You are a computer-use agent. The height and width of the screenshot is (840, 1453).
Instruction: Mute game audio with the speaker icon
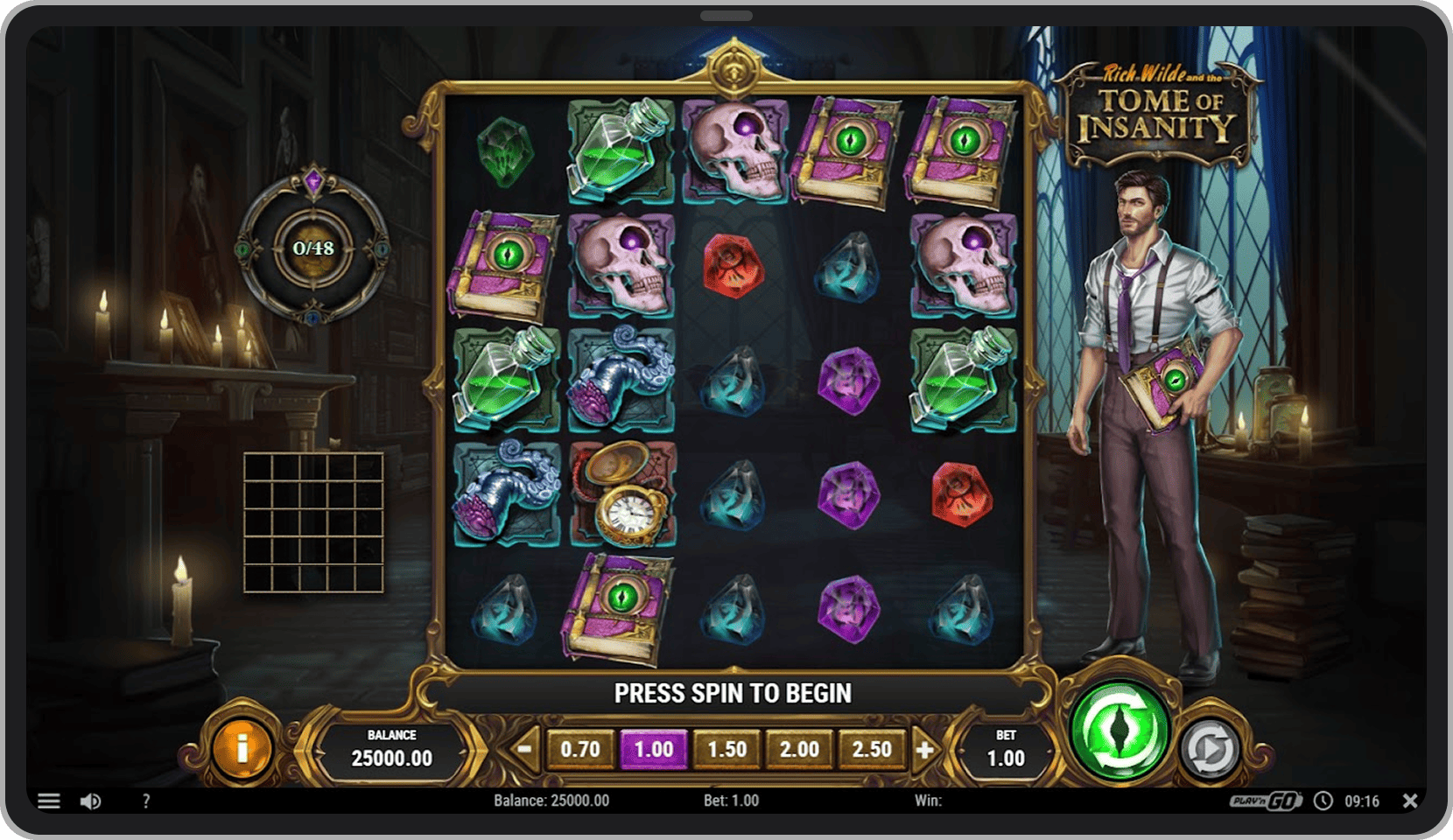[x=91, y=801]
